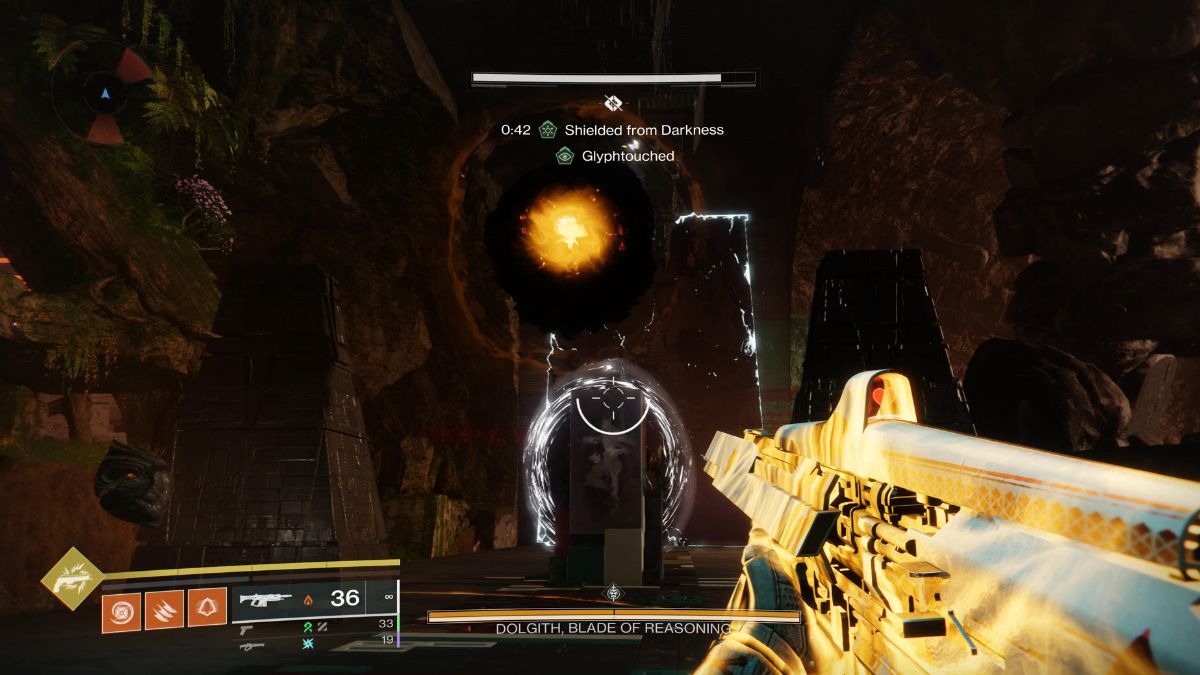
Task: Select the hooded class ability icon
Action: (x=207, y=610)
